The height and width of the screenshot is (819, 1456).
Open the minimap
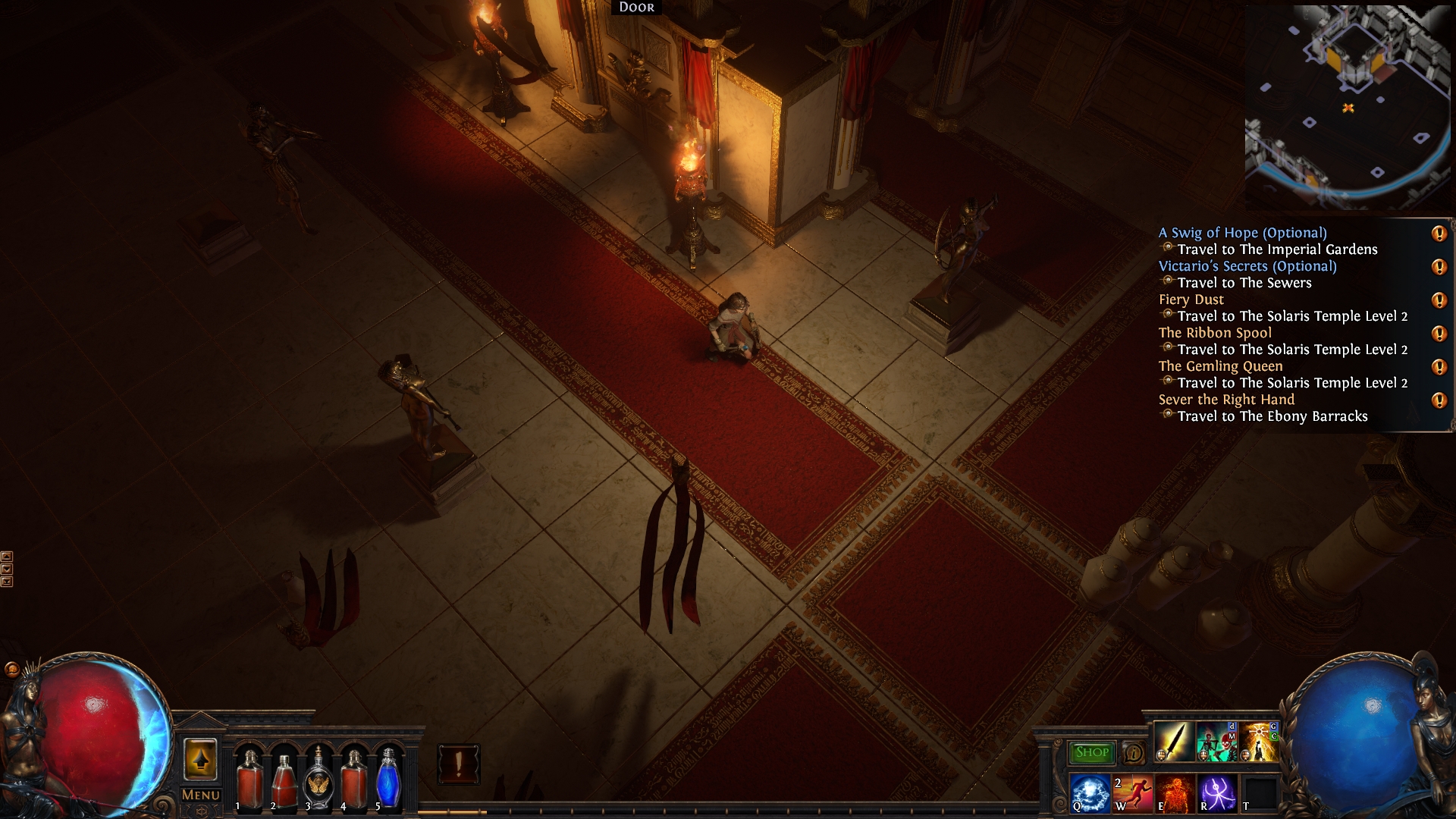coord(1348,108)
